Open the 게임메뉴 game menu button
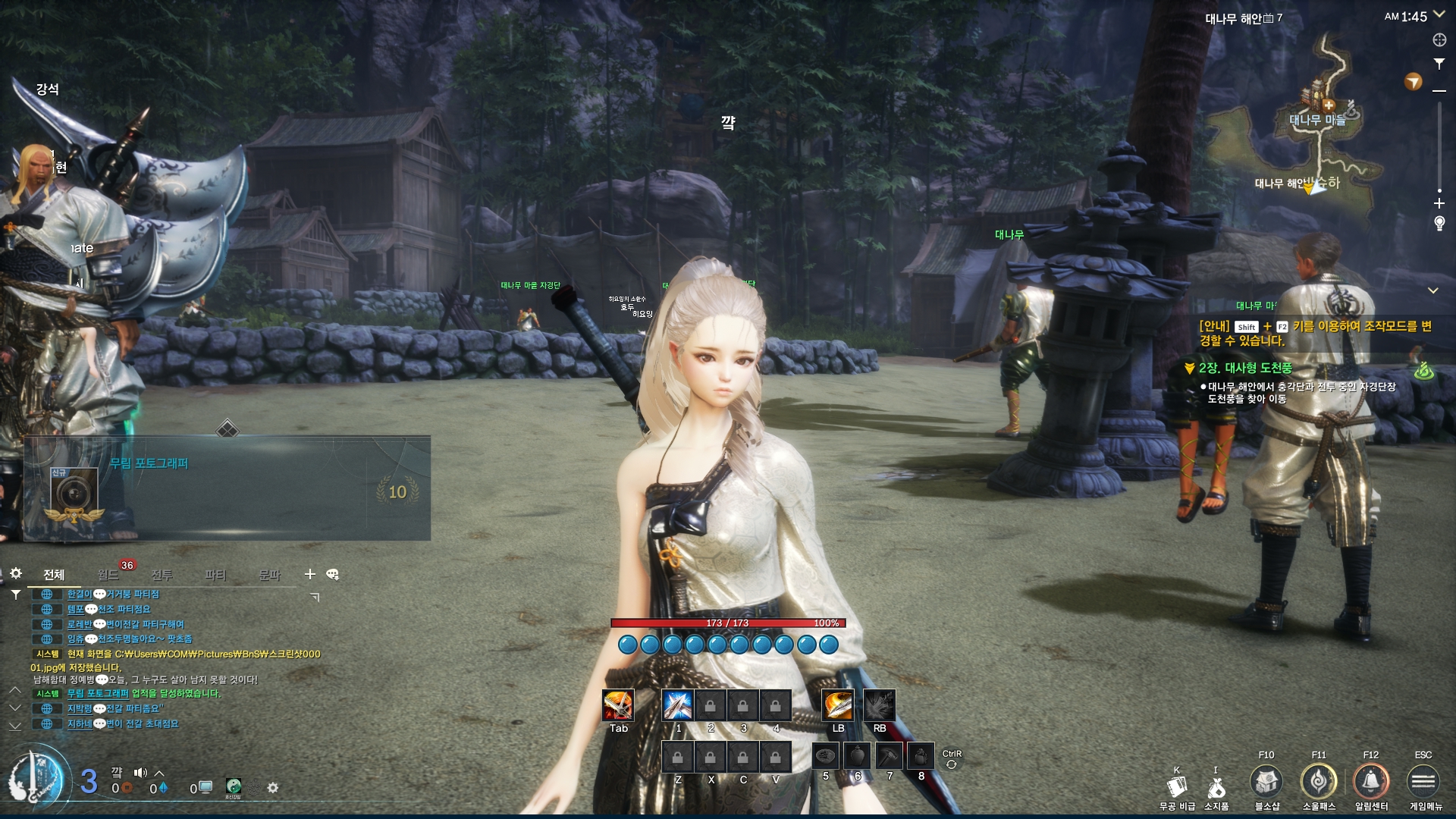 click(1423, 782)
